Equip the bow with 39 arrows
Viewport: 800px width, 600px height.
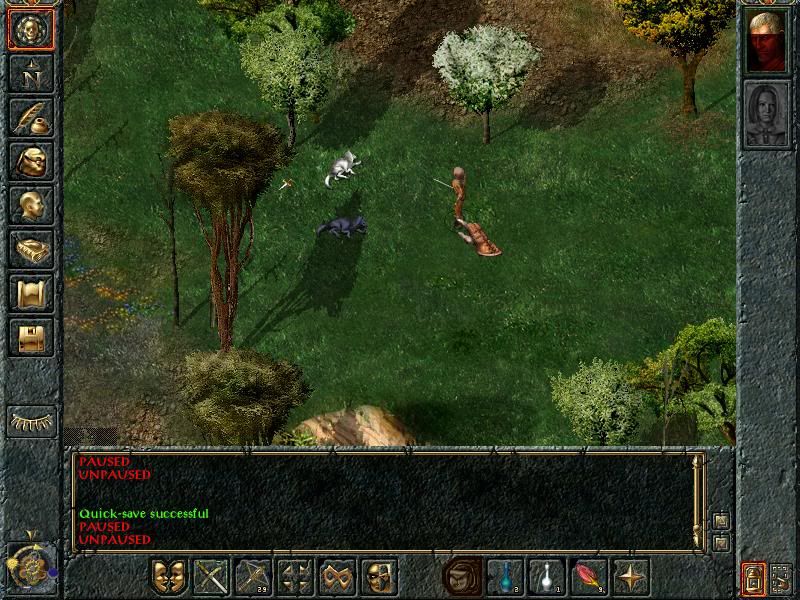coord(253,577)
